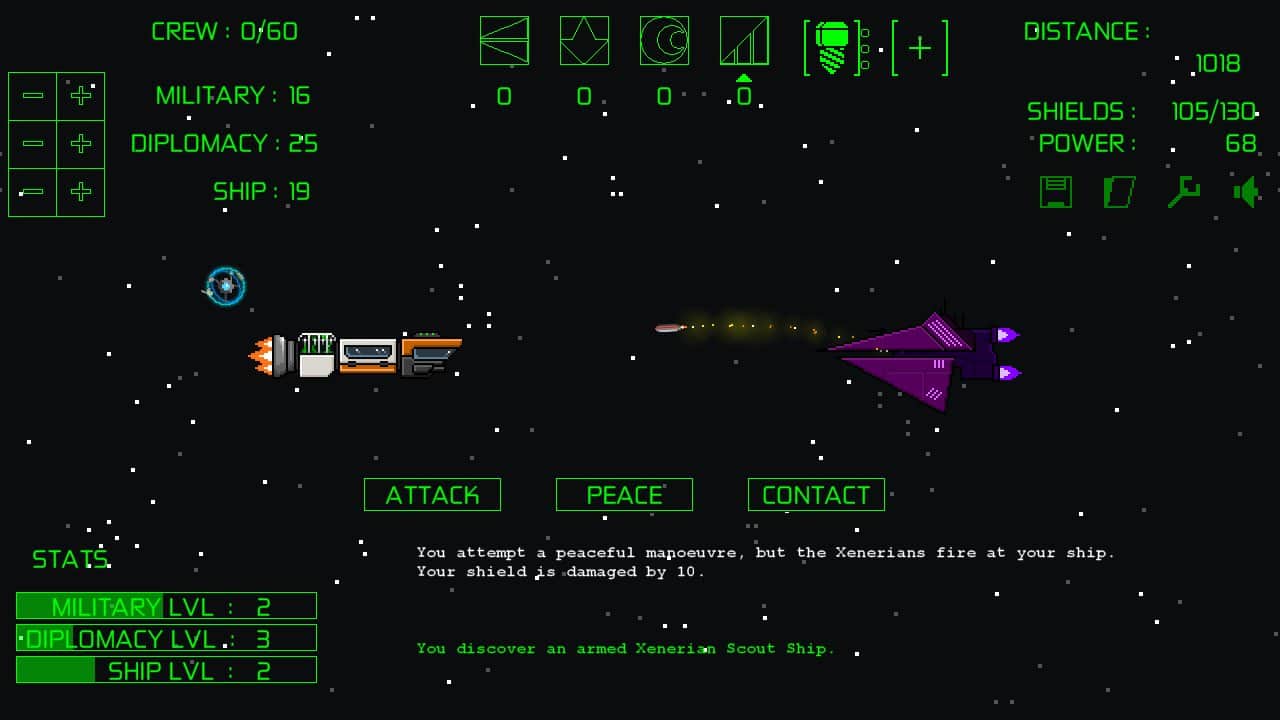1280x720 pixels.
Task: Click the triangular wedge resource icon
Action: 504,41
